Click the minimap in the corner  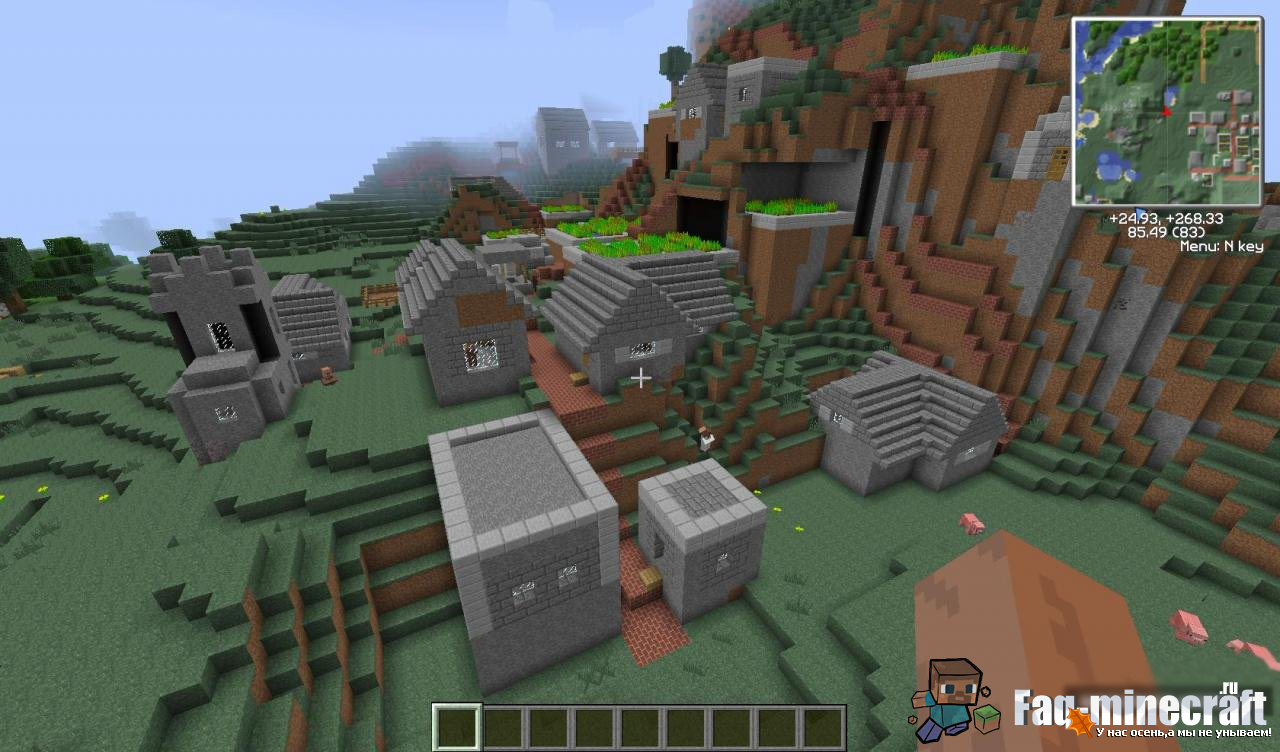tap(1167, 112)
